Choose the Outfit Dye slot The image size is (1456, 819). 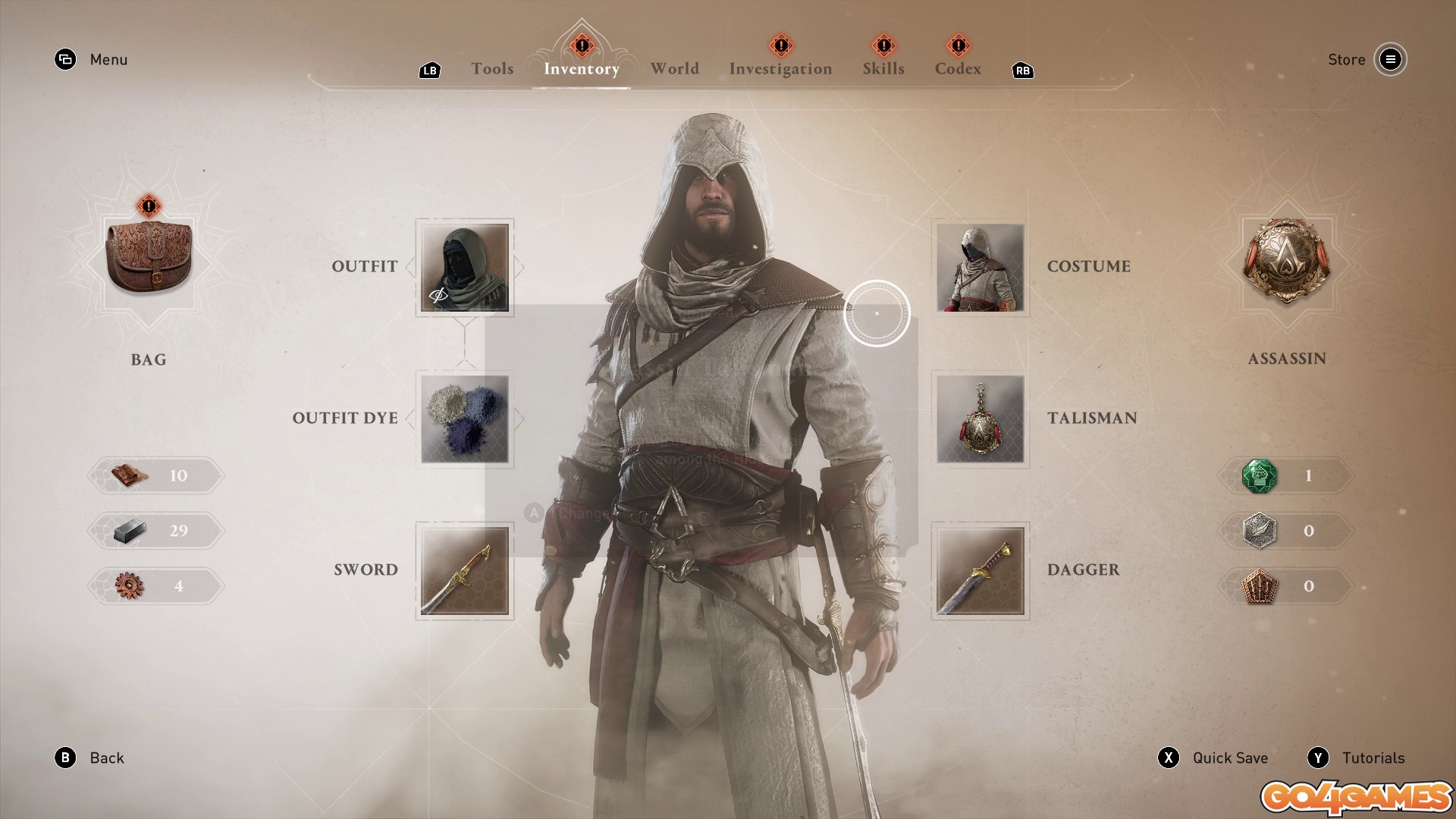coord(465,419)
